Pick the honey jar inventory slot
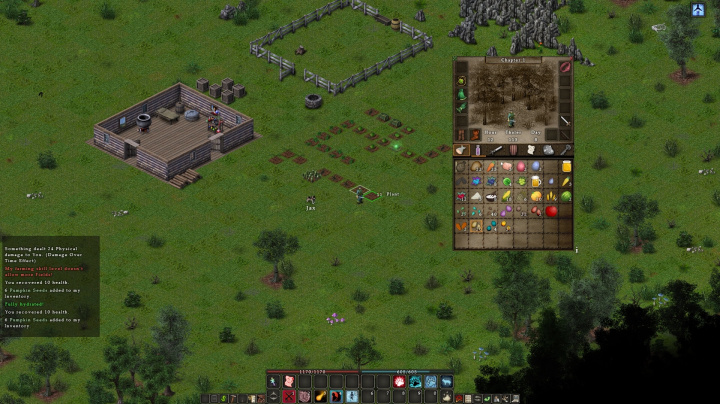Screen dimensions: 720x404 tap(566, 167)
